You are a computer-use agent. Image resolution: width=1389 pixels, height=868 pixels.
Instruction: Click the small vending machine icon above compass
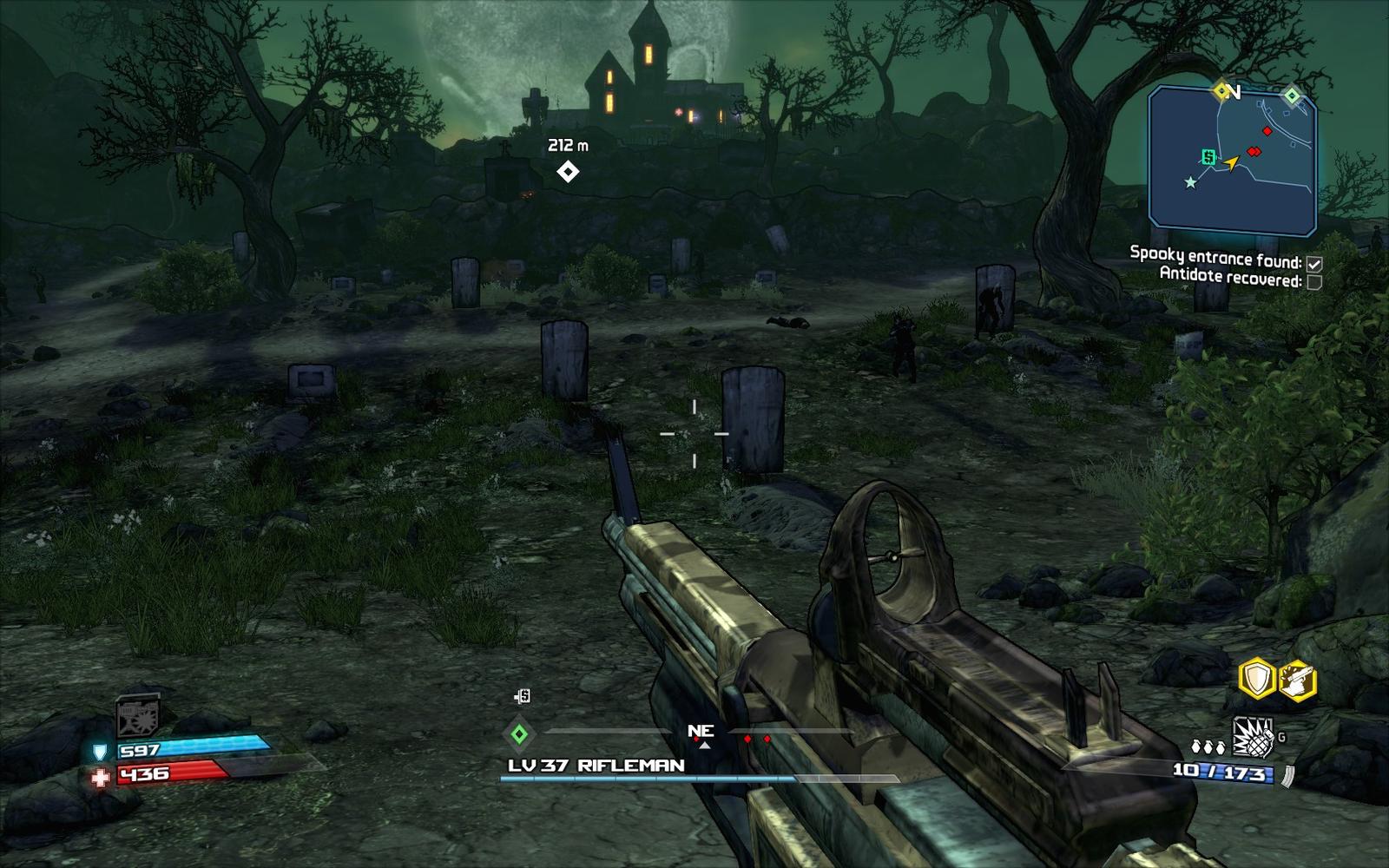521,696
